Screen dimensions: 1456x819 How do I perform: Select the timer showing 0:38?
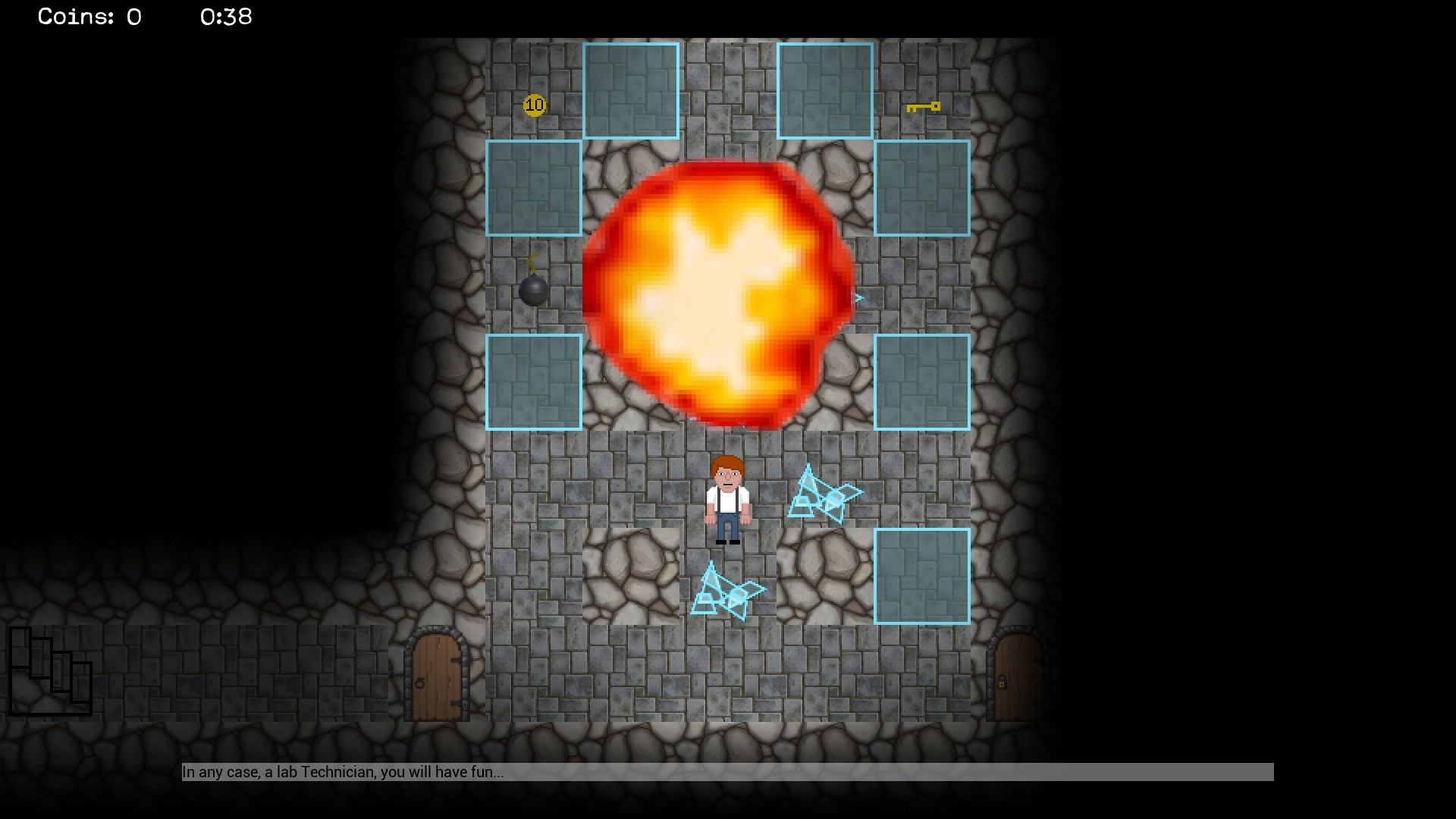coord(225,17)
